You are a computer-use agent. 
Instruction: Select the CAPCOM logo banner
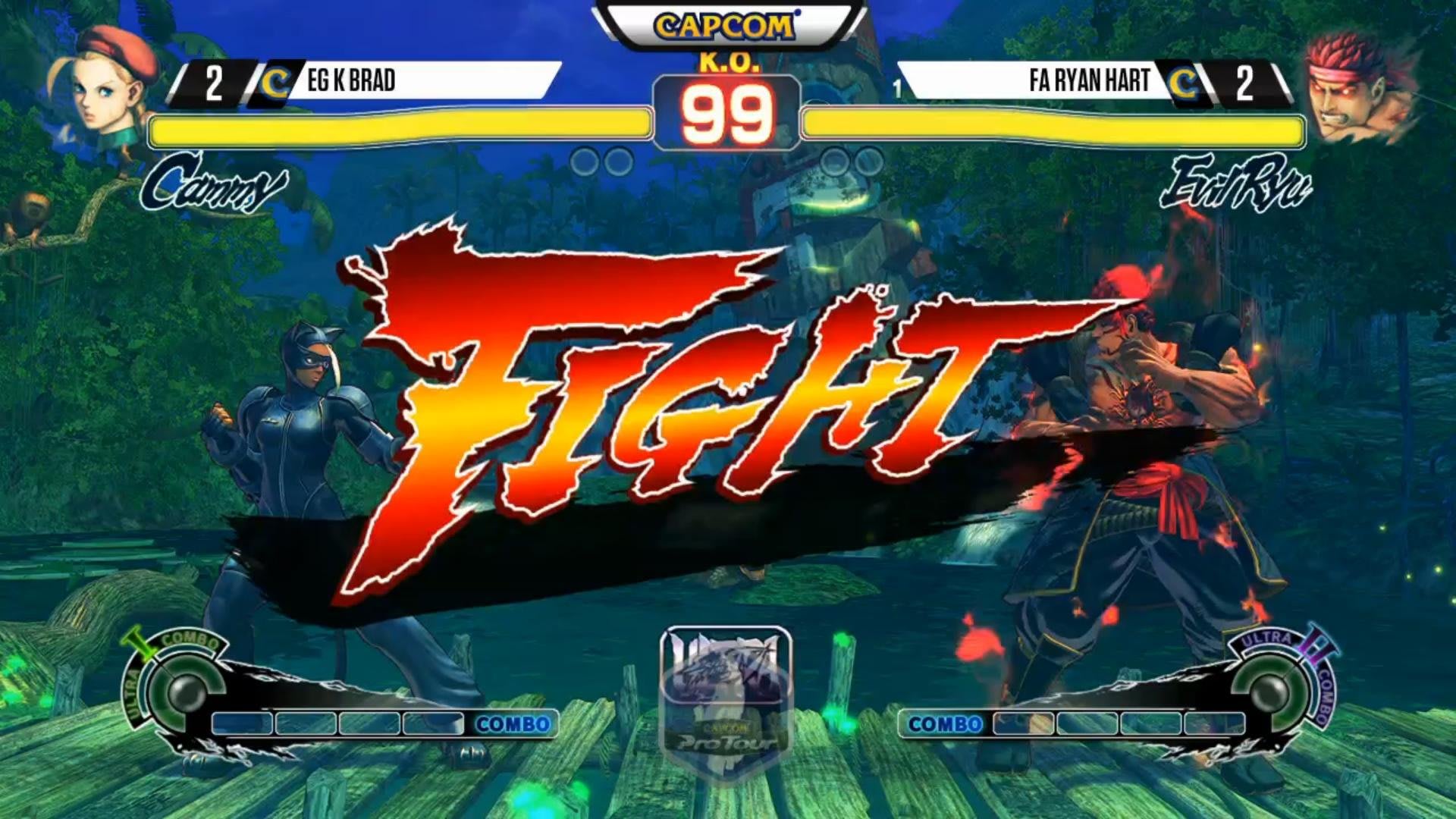pyautogui.click(x=726, y=23)
